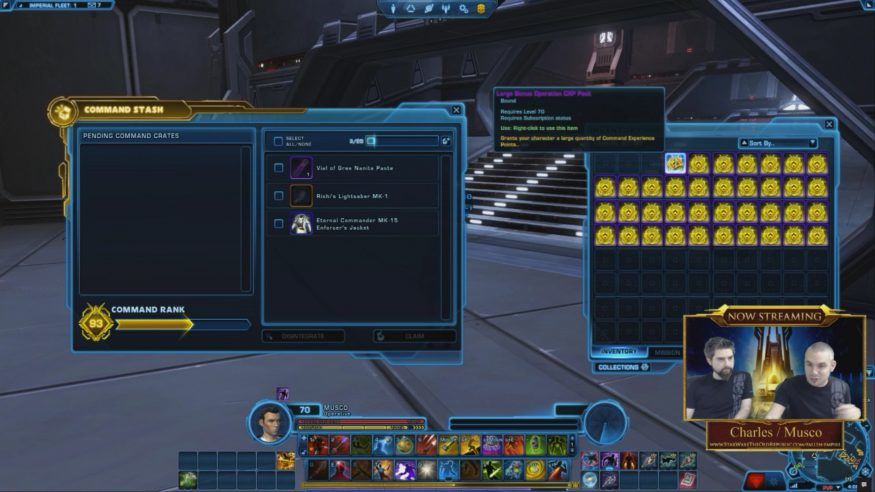
Task: Switch to the Inventory tab
Action: (619, 352)
